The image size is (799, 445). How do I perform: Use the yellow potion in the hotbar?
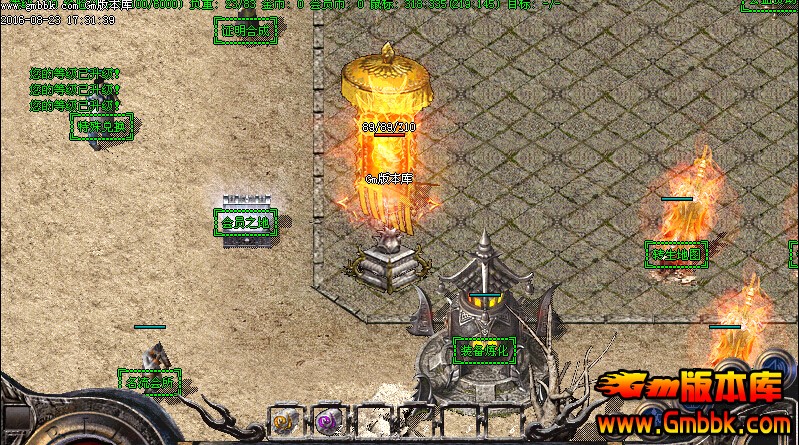[283, 423]
